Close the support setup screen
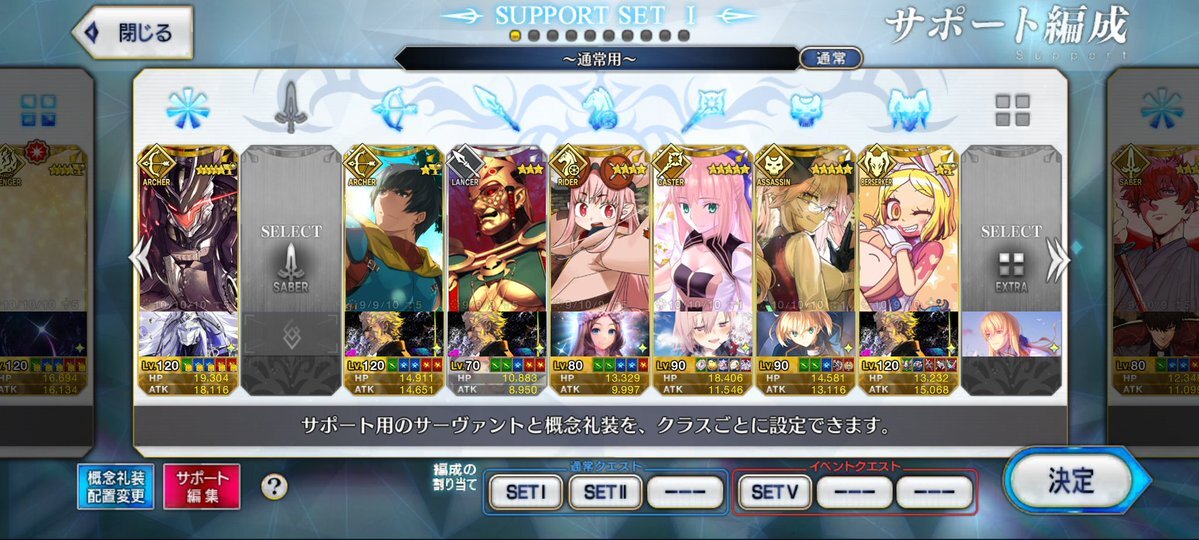Image resolution: width=1199 pixels, height=540 pixels. (x=134, y=32)
